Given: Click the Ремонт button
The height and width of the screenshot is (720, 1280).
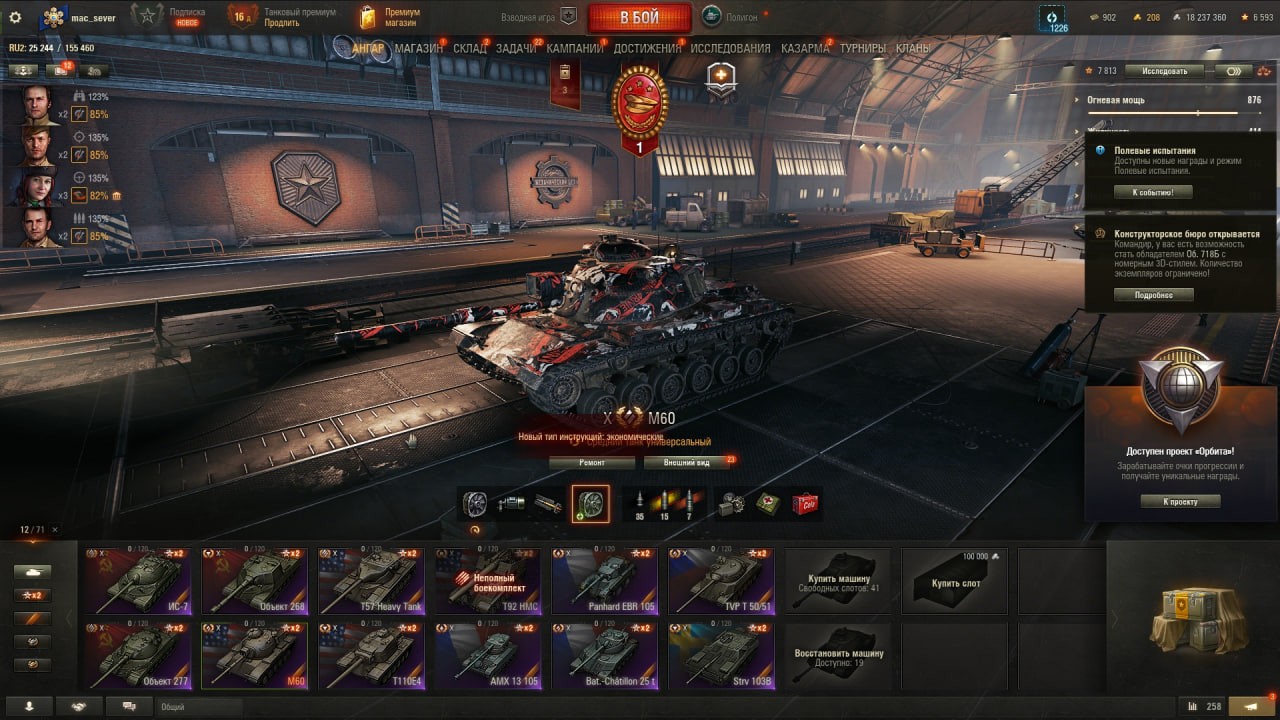Looking at the screenshot, I should point(591,463).
